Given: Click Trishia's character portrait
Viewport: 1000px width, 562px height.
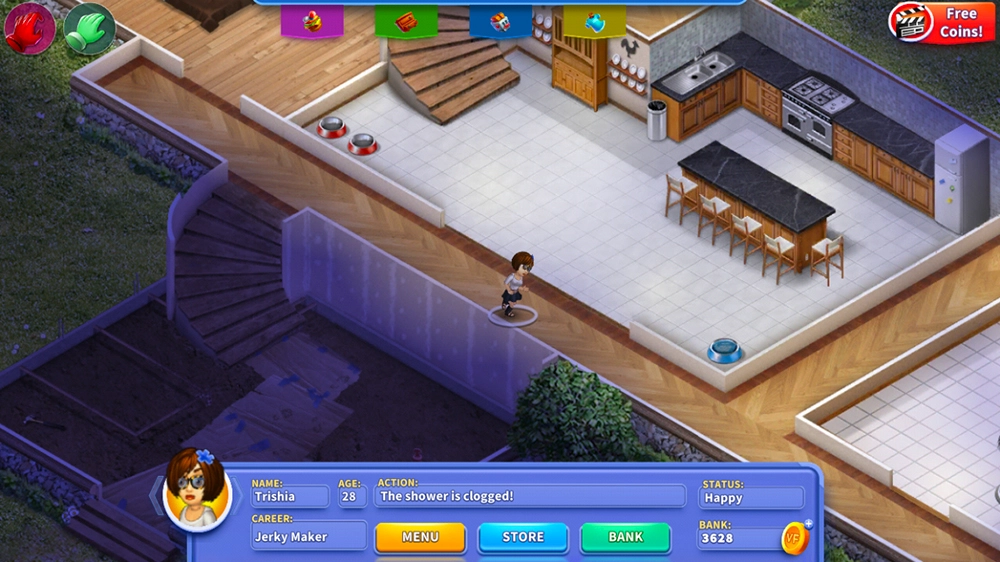Looking at the screenshot, I should [197, 490].
